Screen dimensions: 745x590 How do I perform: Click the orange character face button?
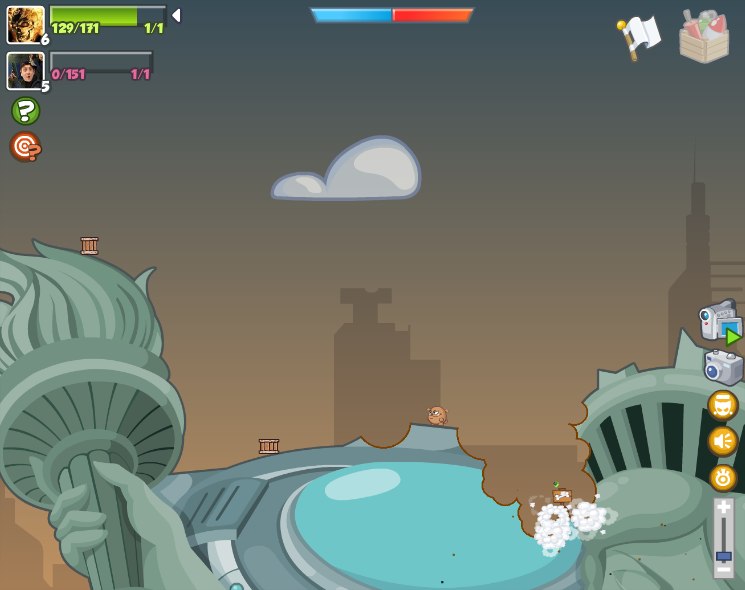coord(722,405)
